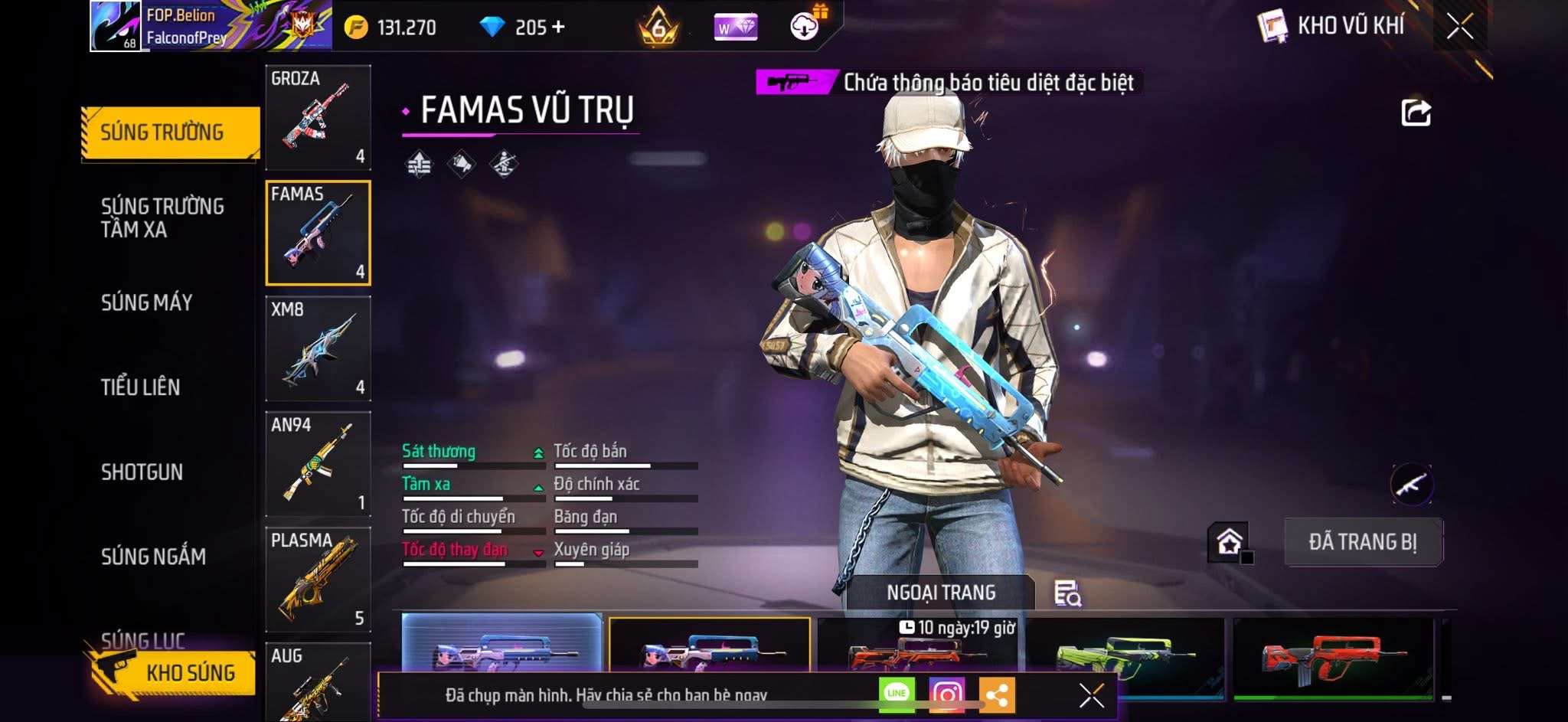The width and height of the screenshot is (1568, 722).
Task: Show the Shotgun weapon category
Action: tap(142, 472)
